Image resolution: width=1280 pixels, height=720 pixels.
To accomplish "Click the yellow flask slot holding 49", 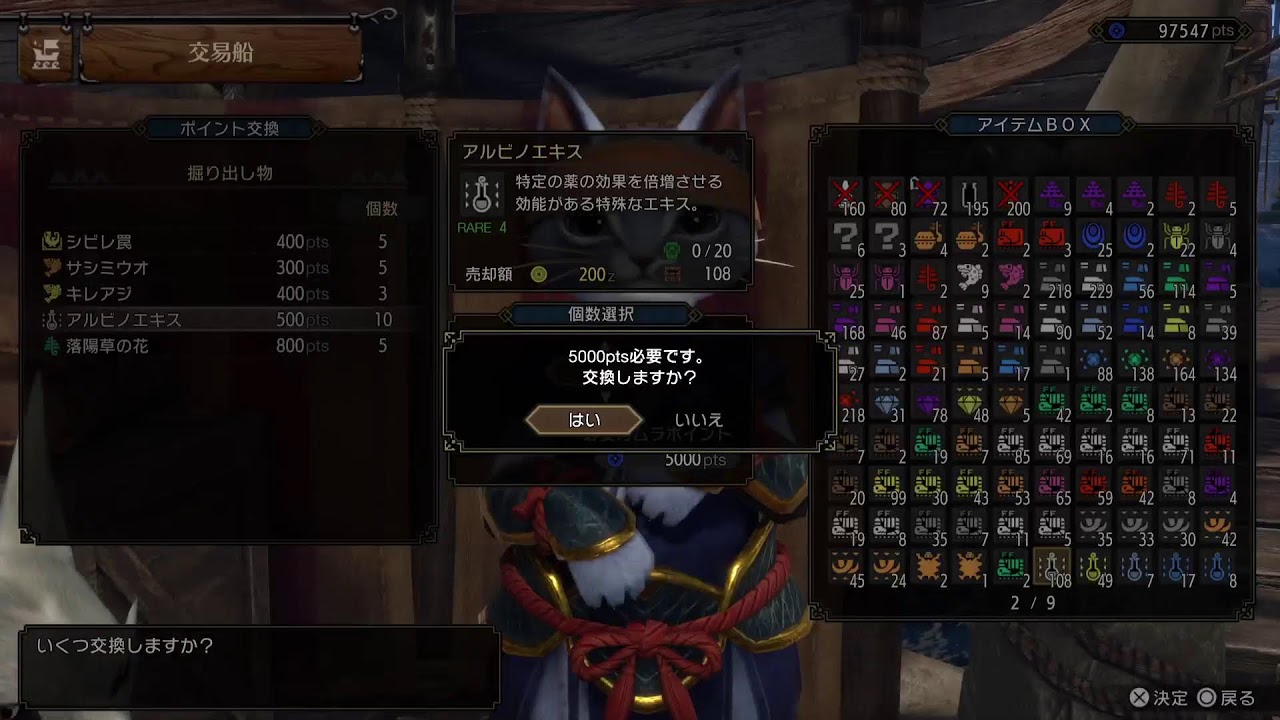I will click(1093, 569).
